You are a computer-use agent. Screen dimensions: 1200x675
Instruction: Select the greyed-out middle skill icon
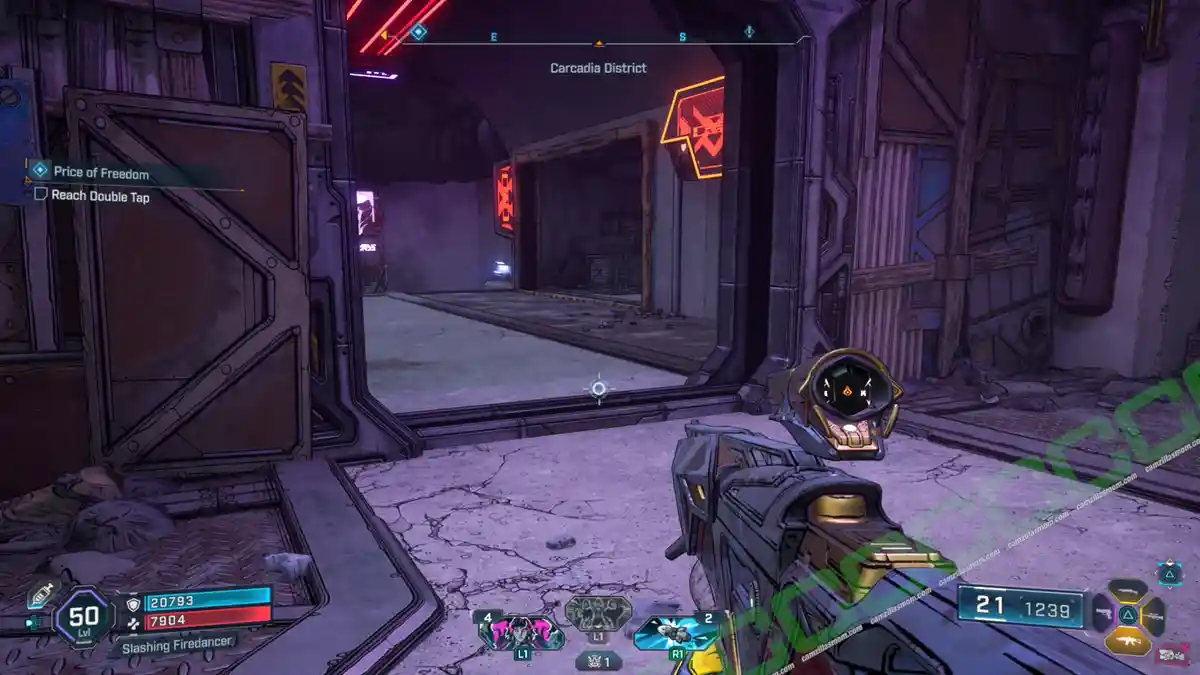(598, 612)
